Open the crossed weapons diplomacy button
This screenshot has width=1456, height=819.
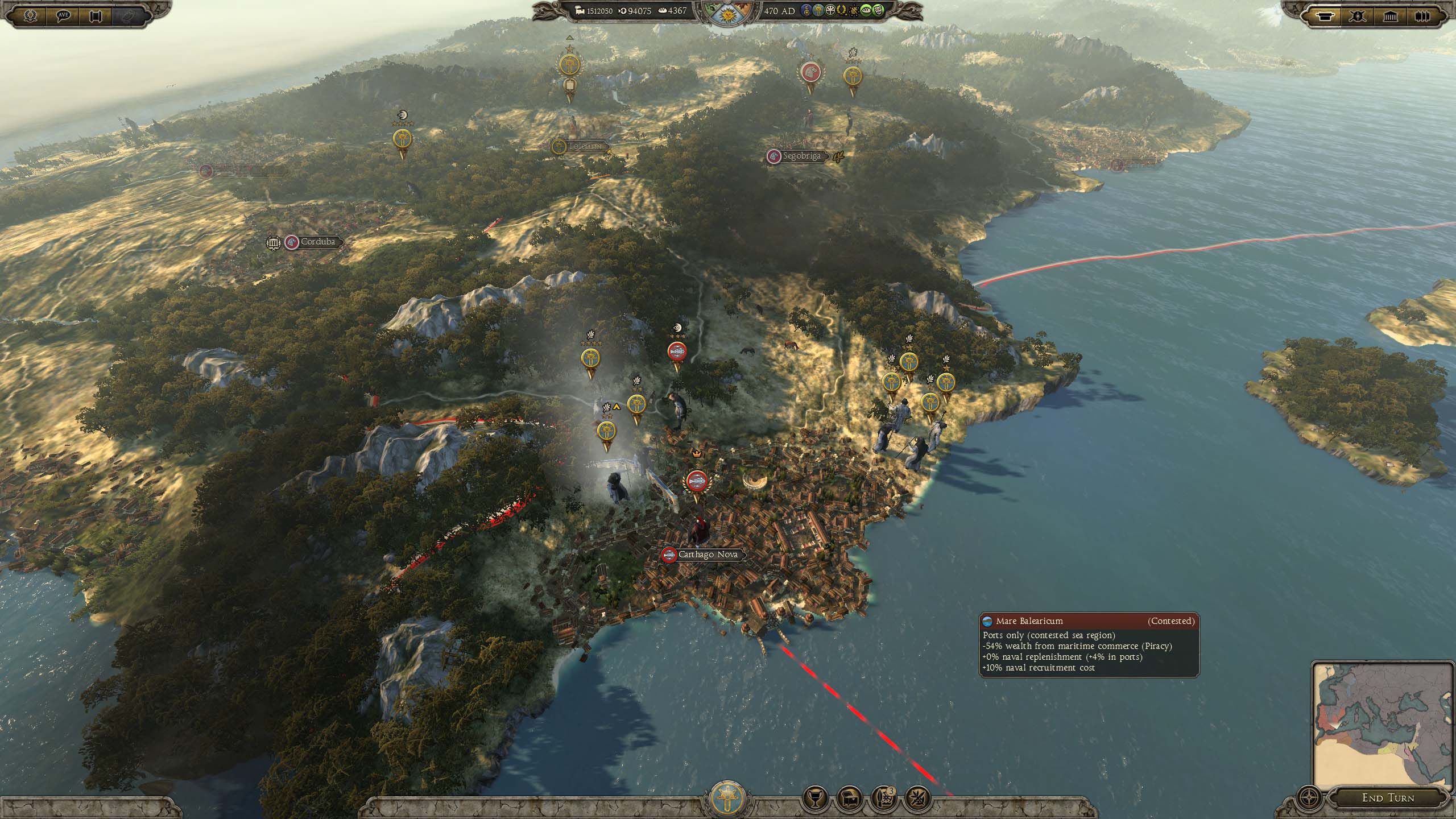(x=917, y=799)
